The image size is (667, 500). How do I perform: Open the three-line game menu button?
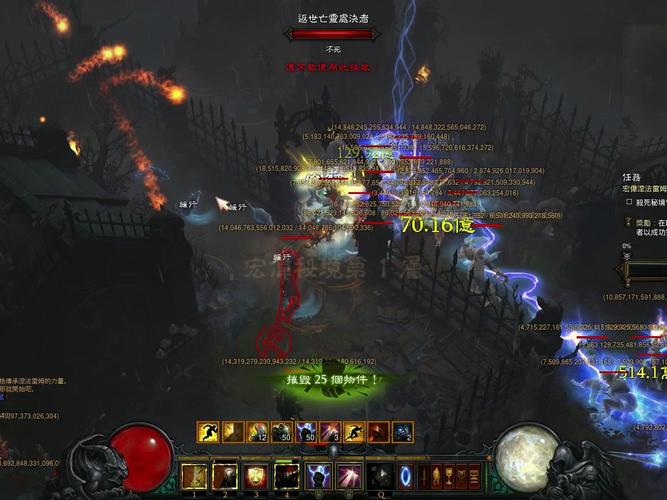(x=475, y=475)
